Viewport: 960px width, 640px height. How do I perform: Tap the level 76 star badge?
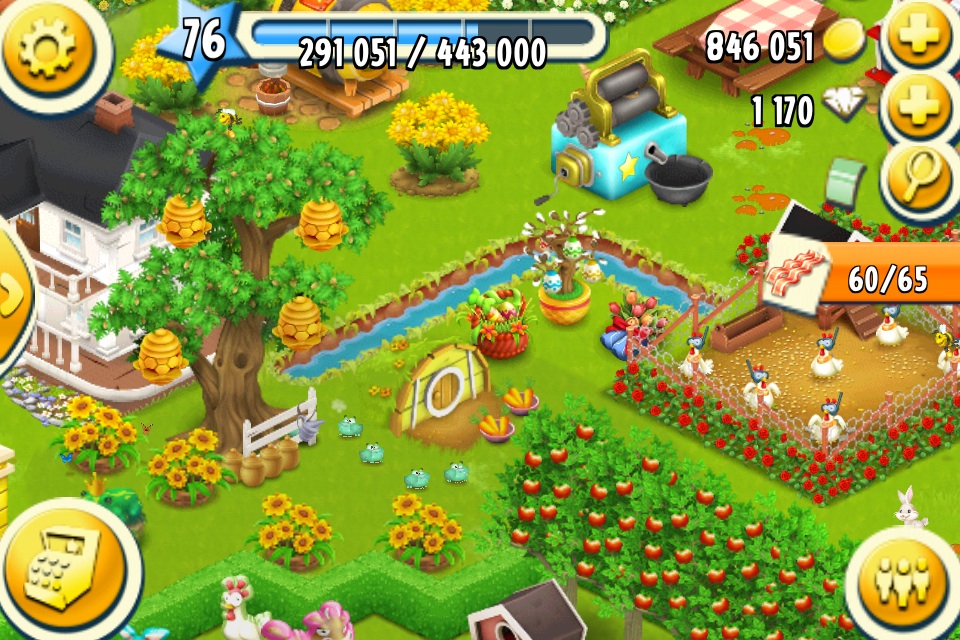pos(203,42)
